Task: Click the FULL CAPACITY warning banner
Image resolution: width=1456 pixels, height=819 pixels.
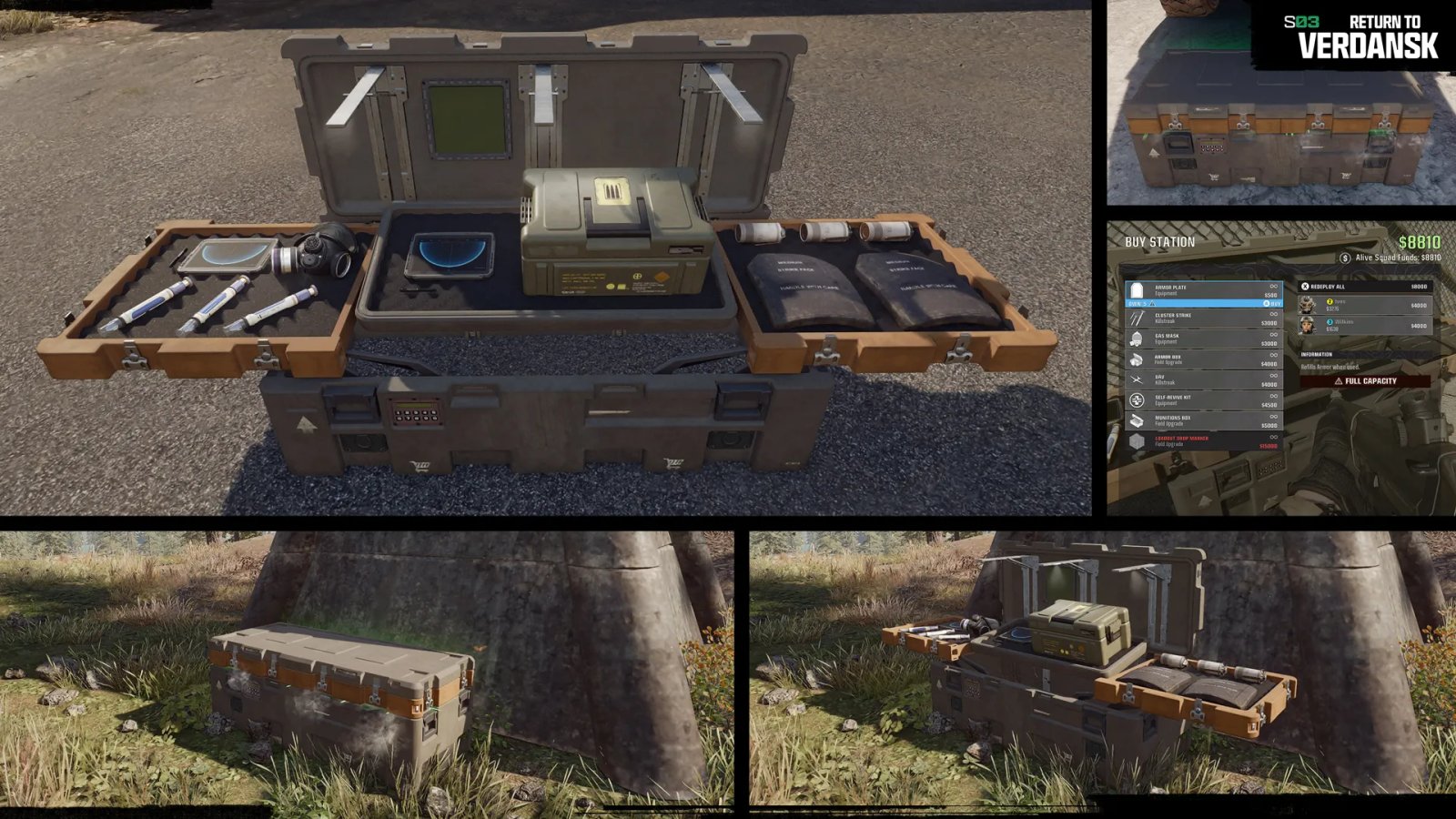Action: pyautogui.click(x=1365, y=381)
